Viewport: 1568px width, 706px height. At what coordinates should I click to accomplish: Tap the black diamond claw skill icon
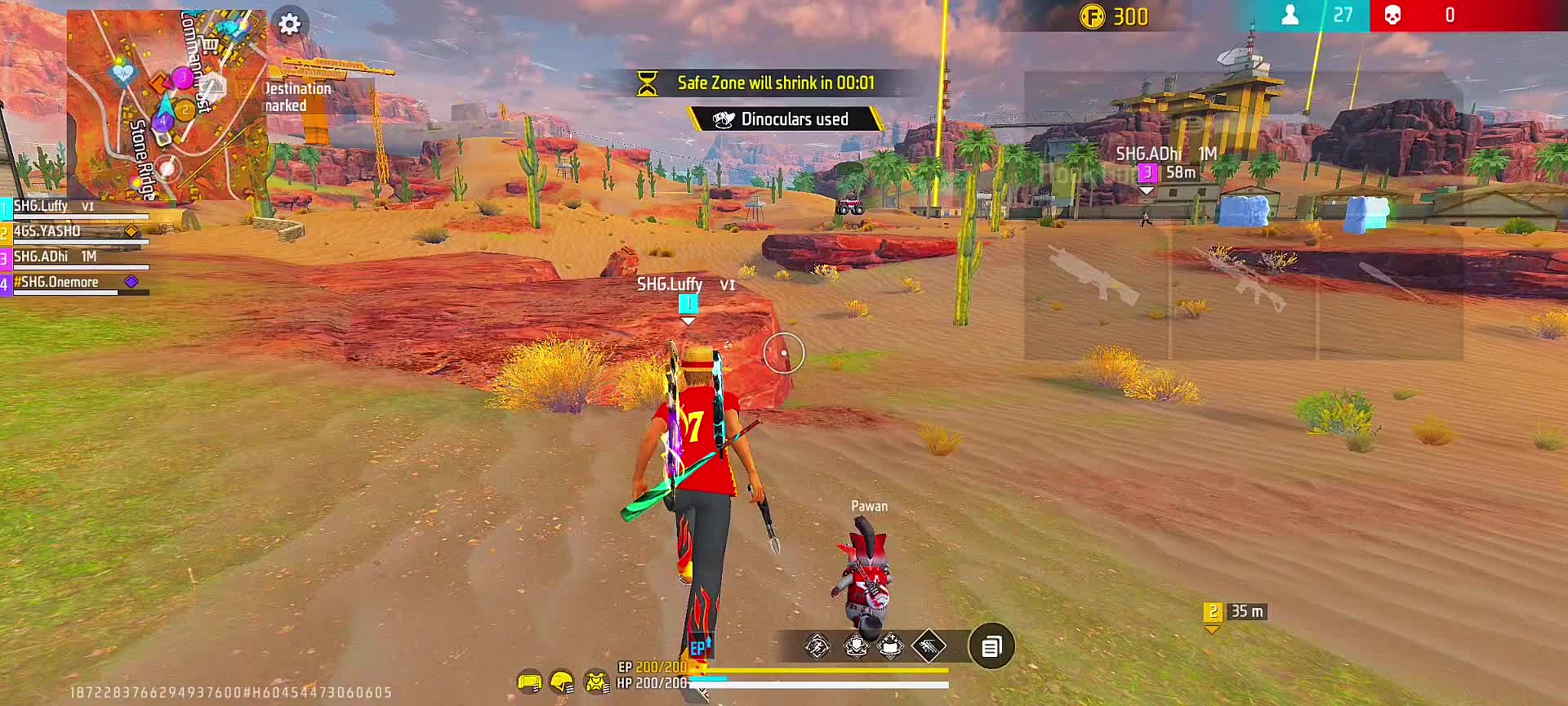(929, 647)
